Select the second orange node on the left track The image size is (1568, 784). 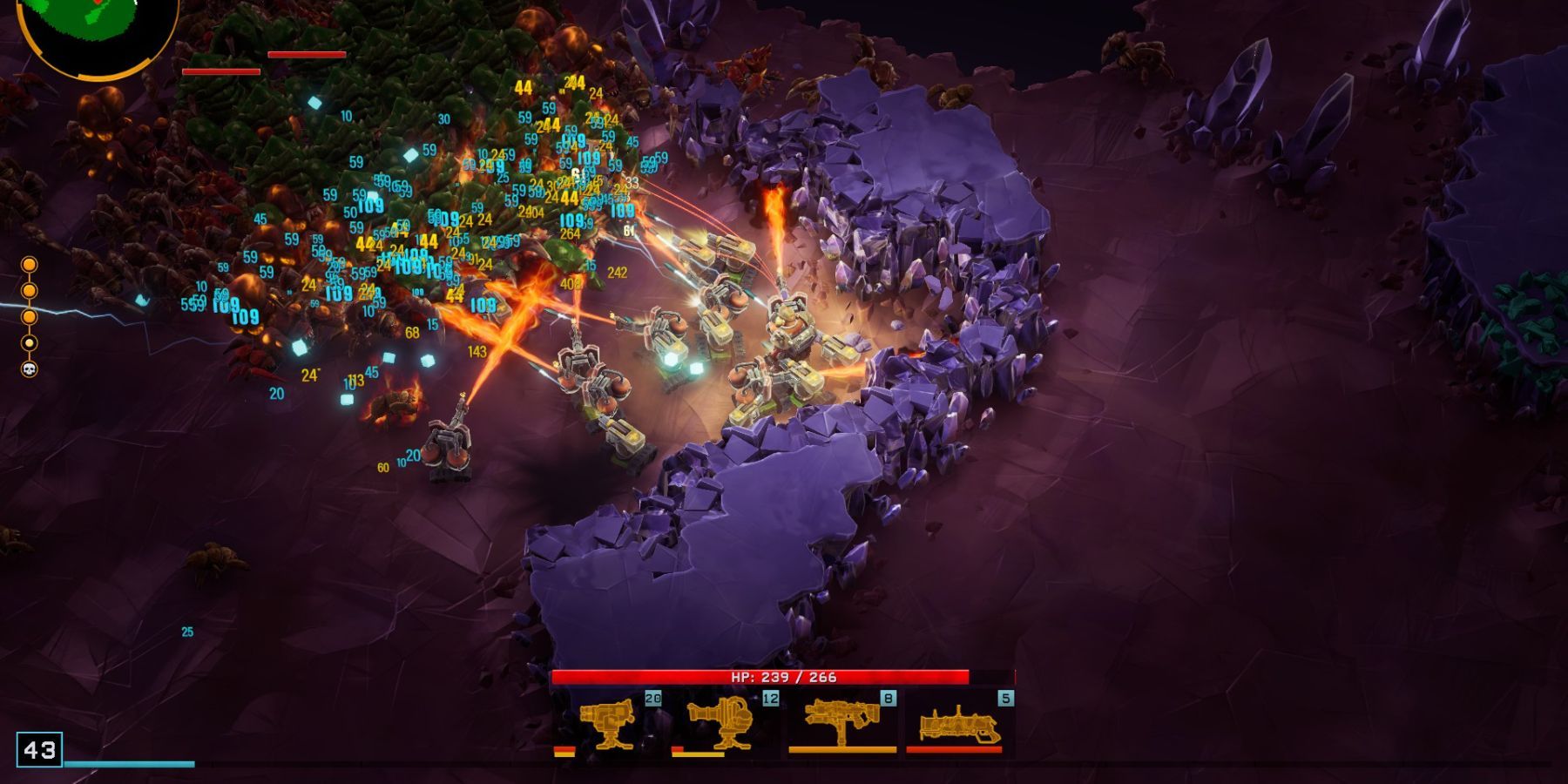tap(29, 289)
